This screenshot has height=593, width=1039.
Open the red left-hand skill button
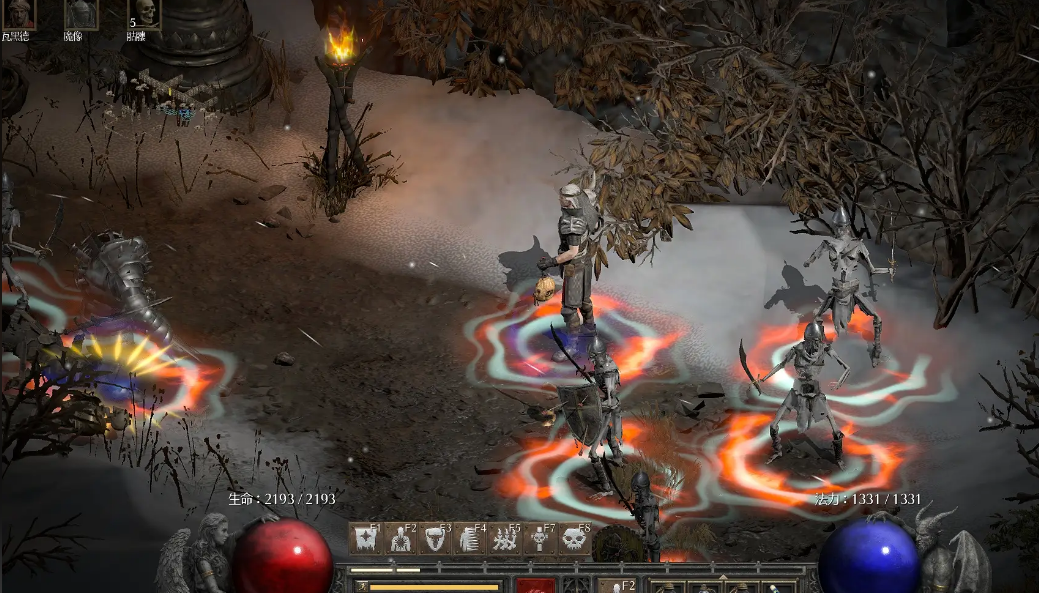click(536, 586)
